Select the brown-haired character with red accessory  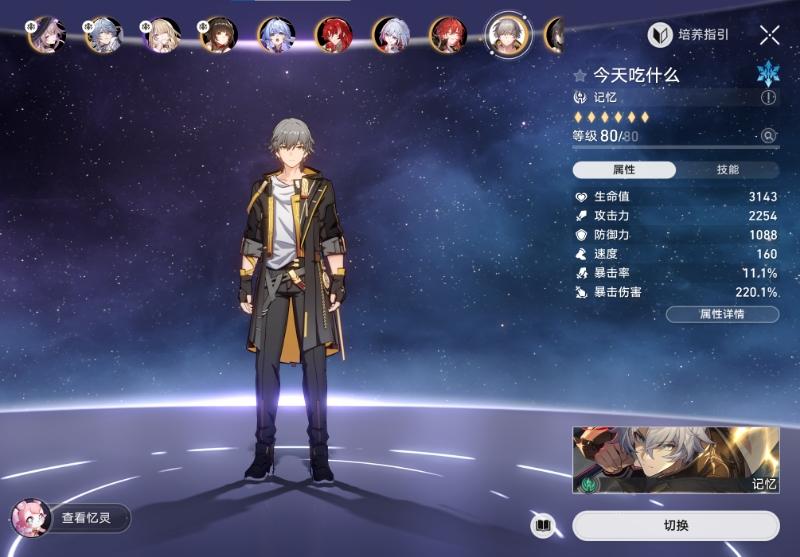(217, 35)
